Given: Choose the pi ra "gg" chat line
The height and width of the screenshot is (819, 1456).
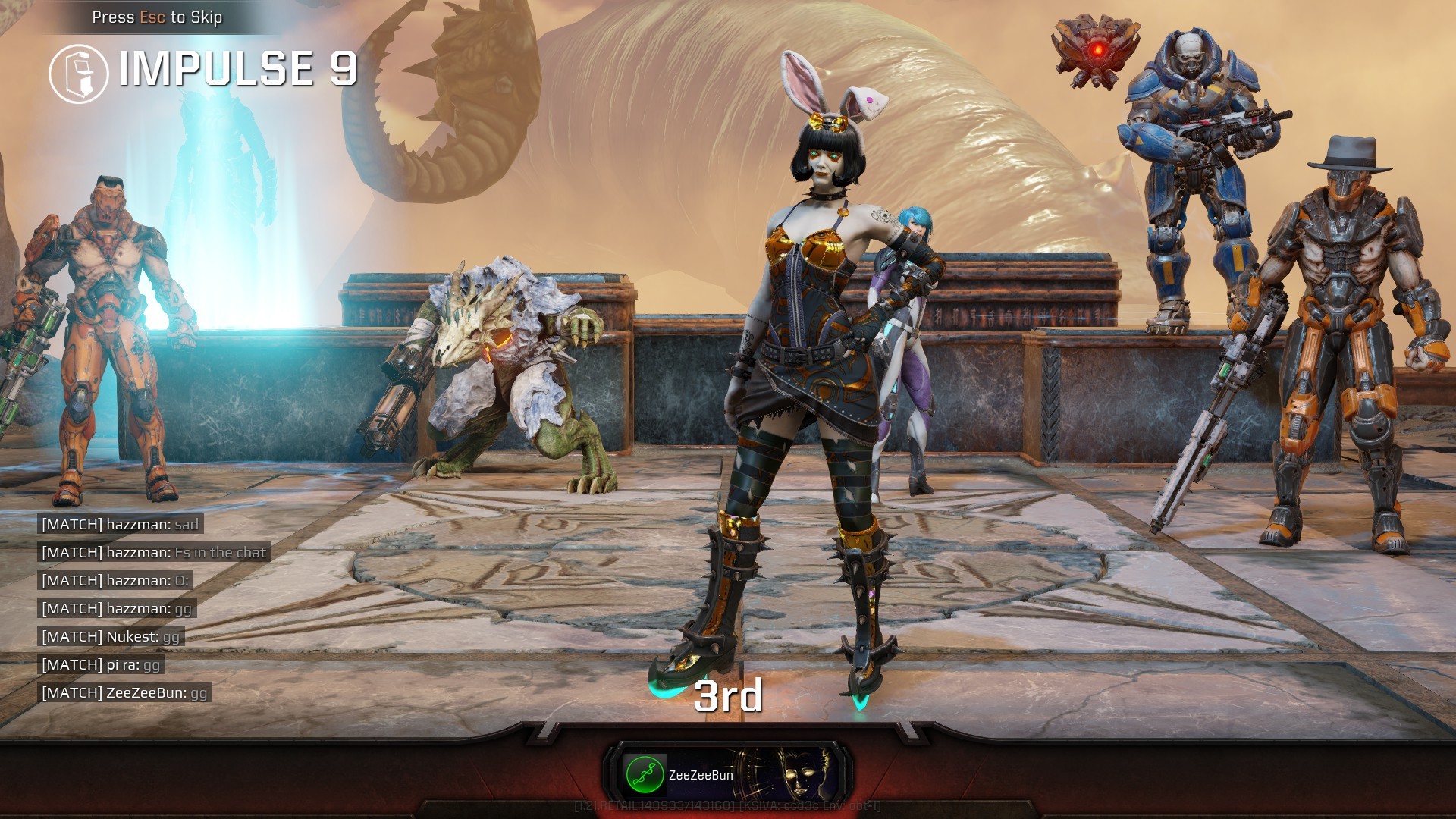Looking at the screenshot, I should pyautogui.click(x=101, y=664).
